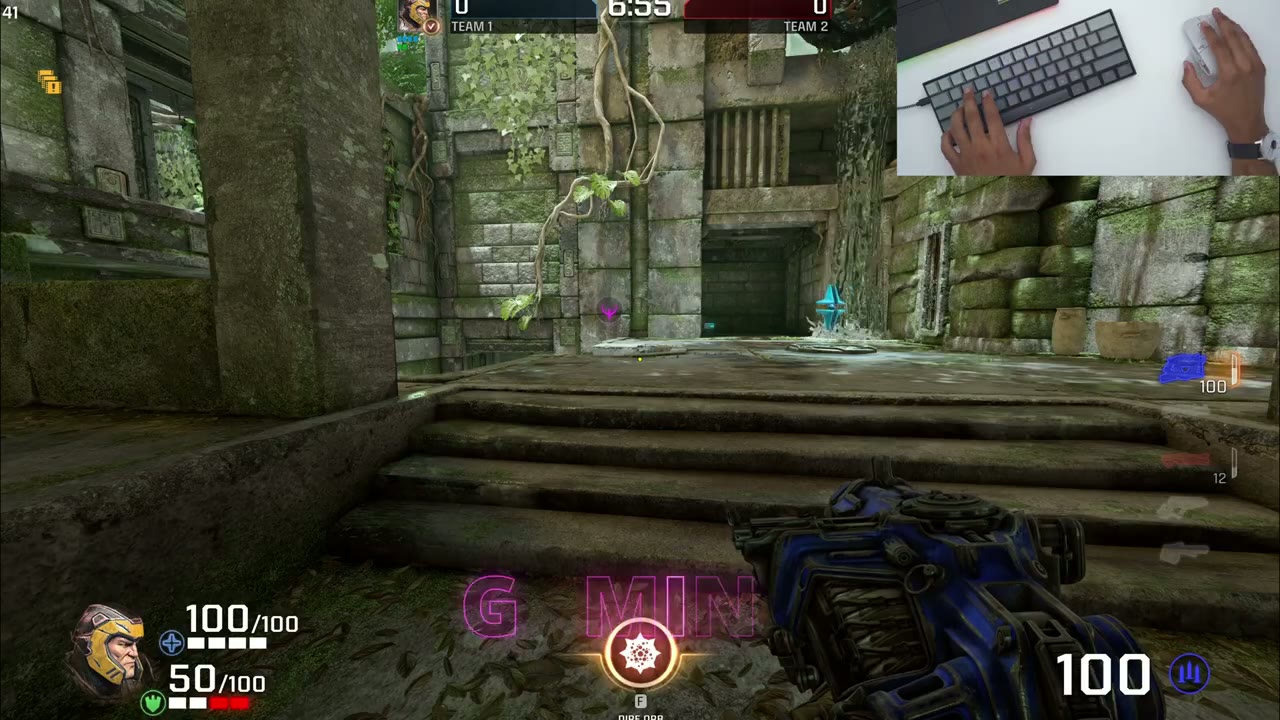Expand the Dire Orb keybind label F
This screenshot has height=720, width=1280.
click(640, 703)
